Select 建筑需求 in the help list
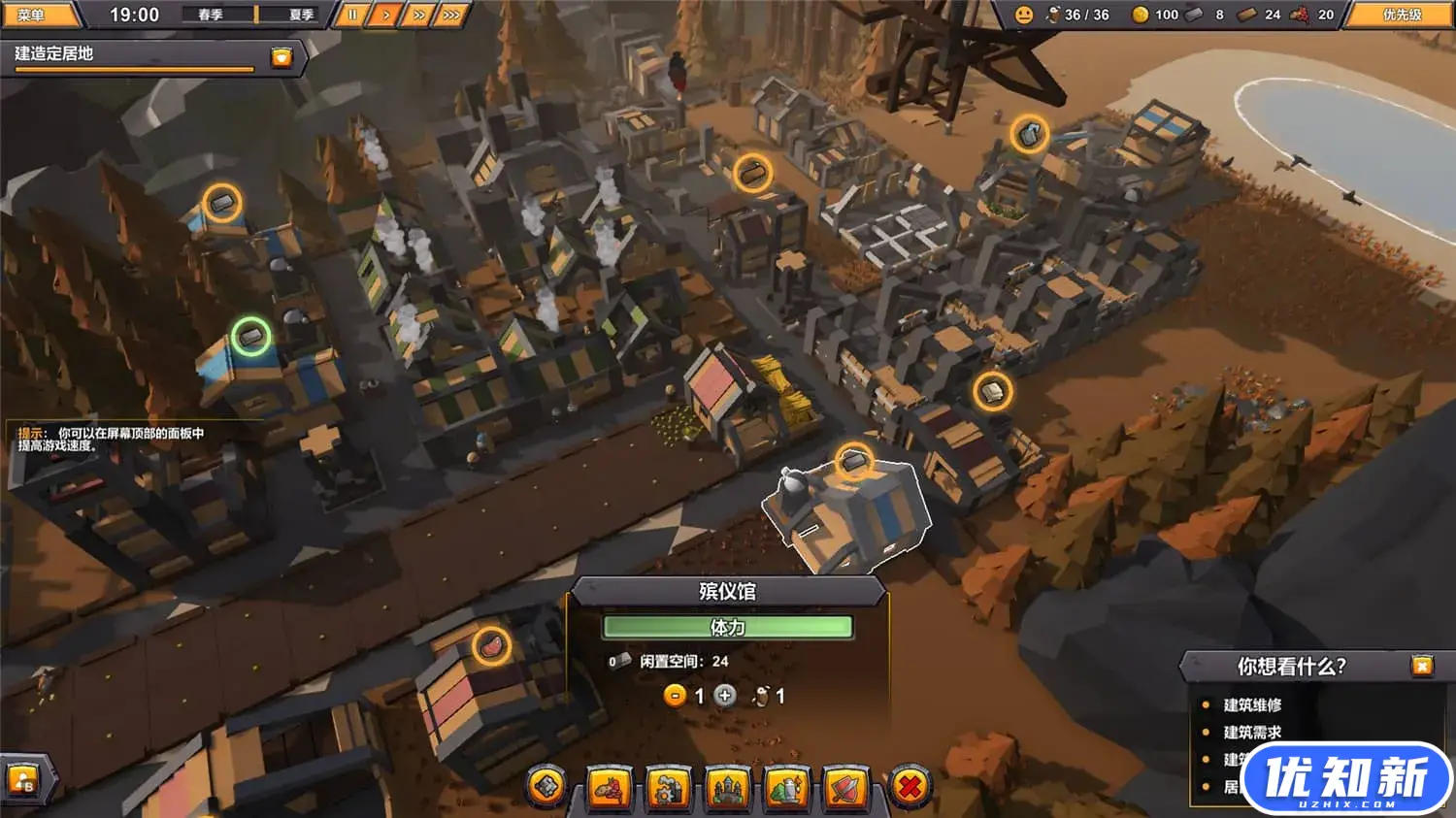The image size is (1456, 818). [x=1252, y=733]
